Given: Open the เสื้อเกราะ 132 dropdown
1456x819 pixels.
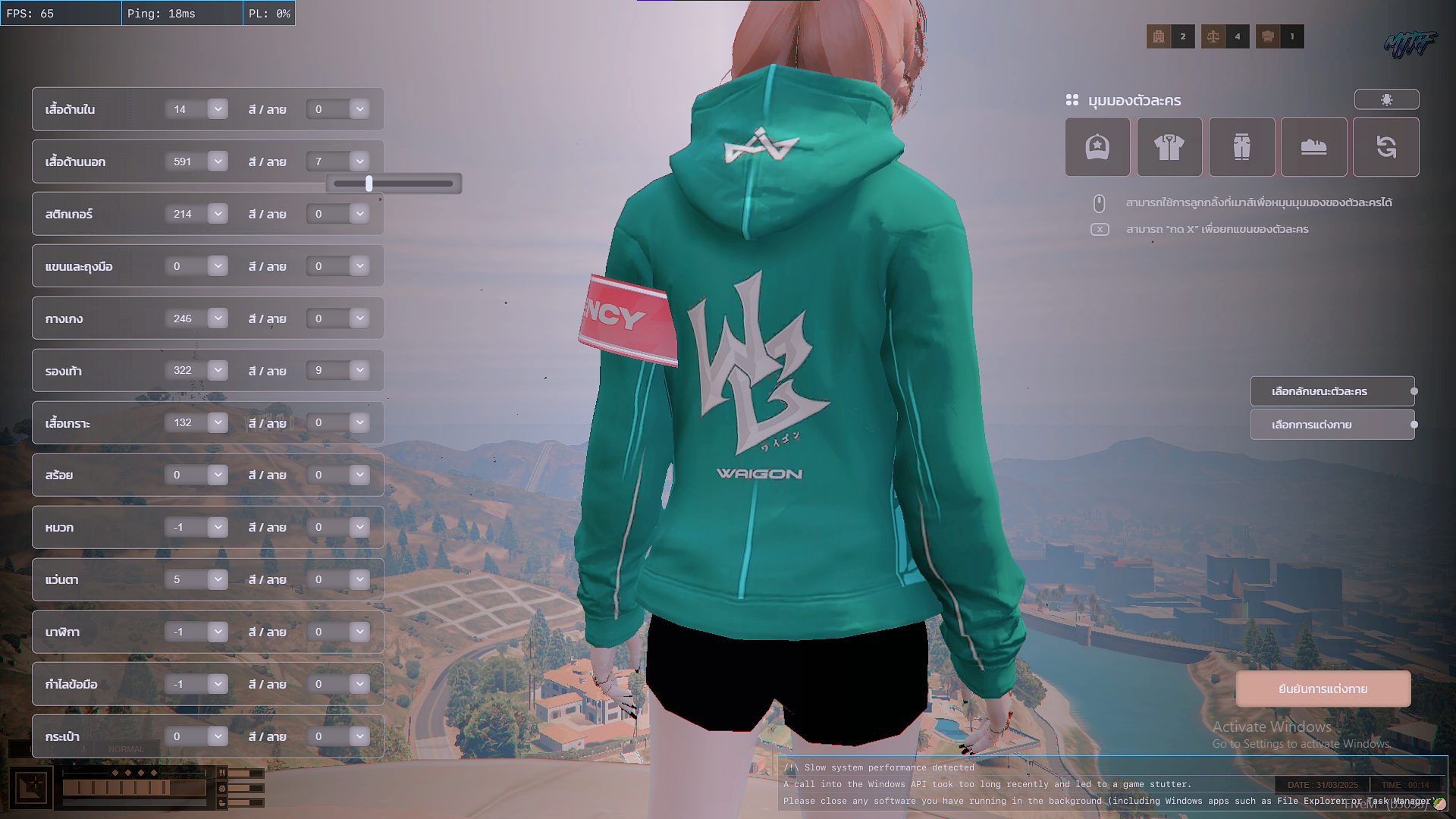Looking at the screenshot, I should coord(218,422).
